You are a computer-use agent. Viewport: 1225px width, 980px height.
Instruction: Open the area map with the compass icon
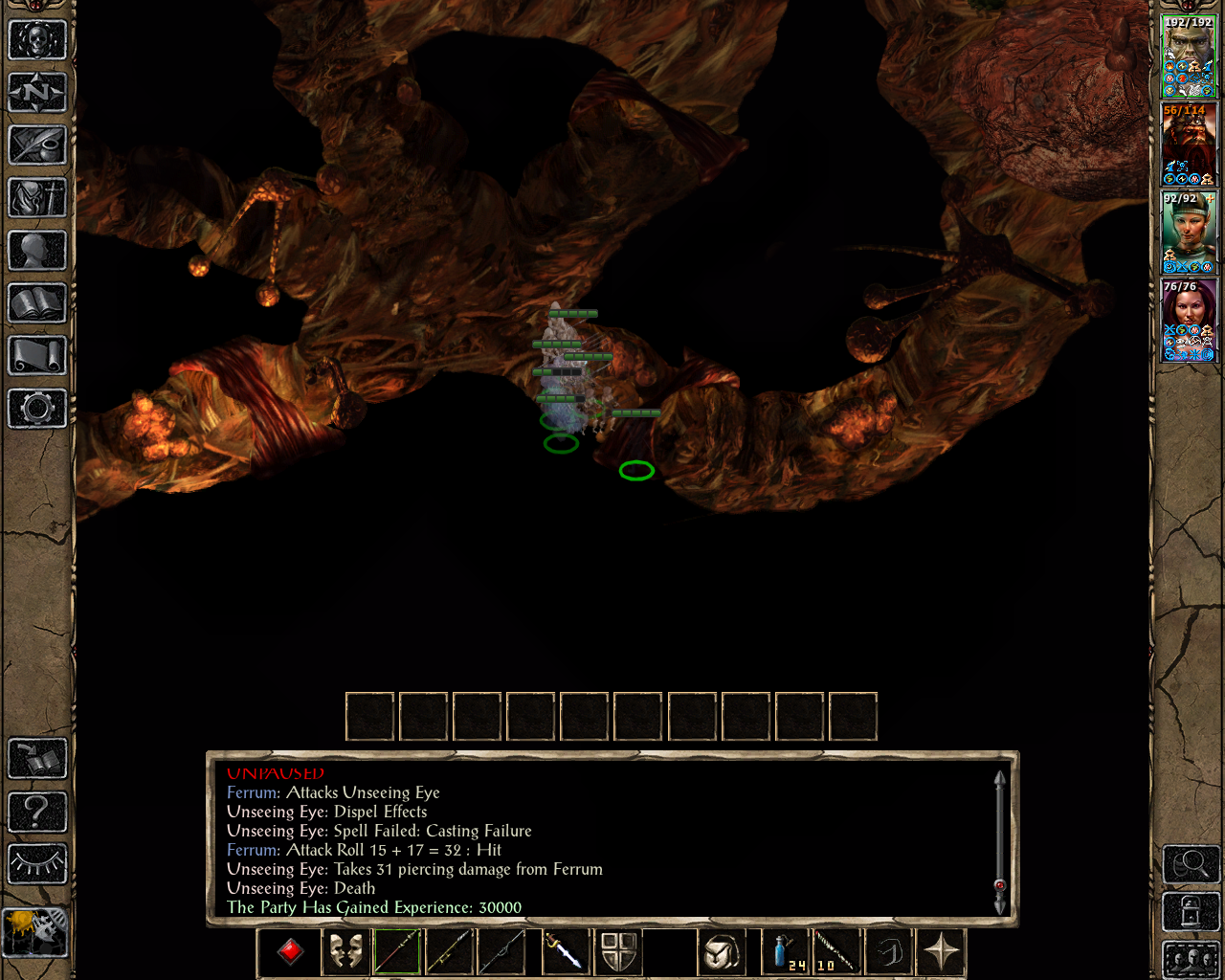[38, 92]
